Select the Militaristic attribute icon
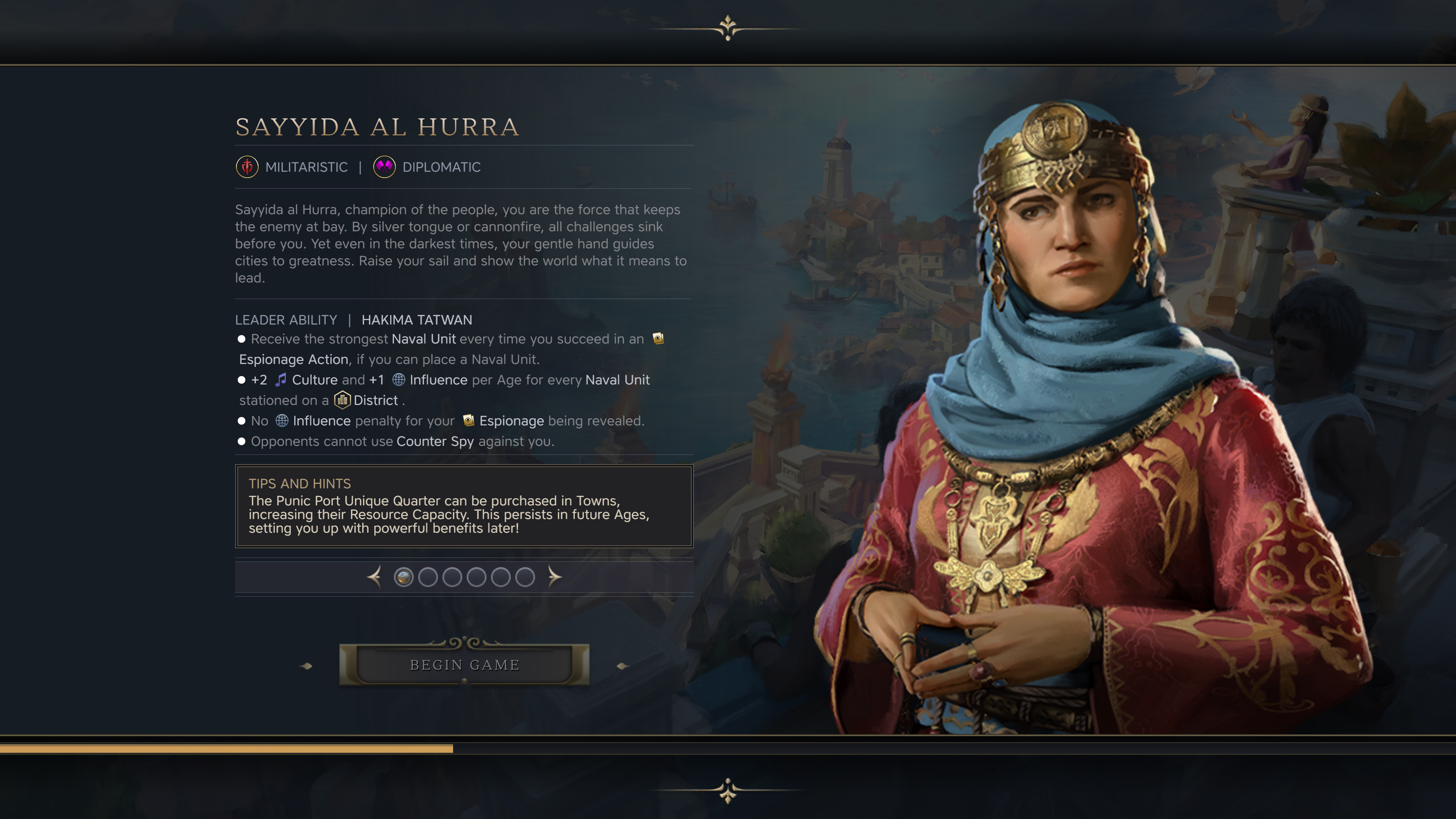Image resolution: width=1456 pixels, height=819 pixels. (x=247, y=167)
